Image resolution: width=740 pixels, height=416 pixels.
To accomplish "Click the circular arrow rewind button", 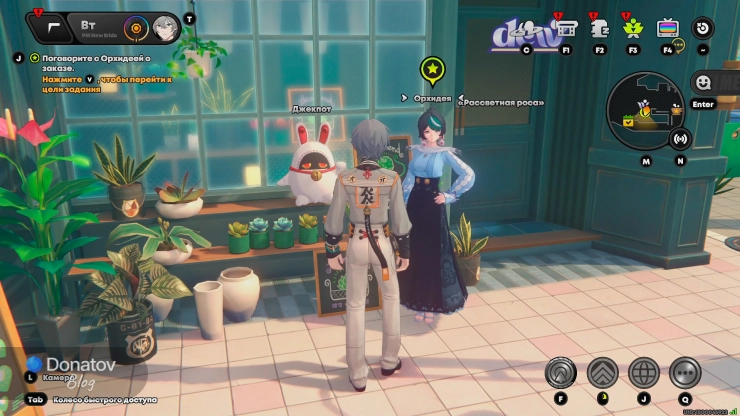I will [703, 29].
